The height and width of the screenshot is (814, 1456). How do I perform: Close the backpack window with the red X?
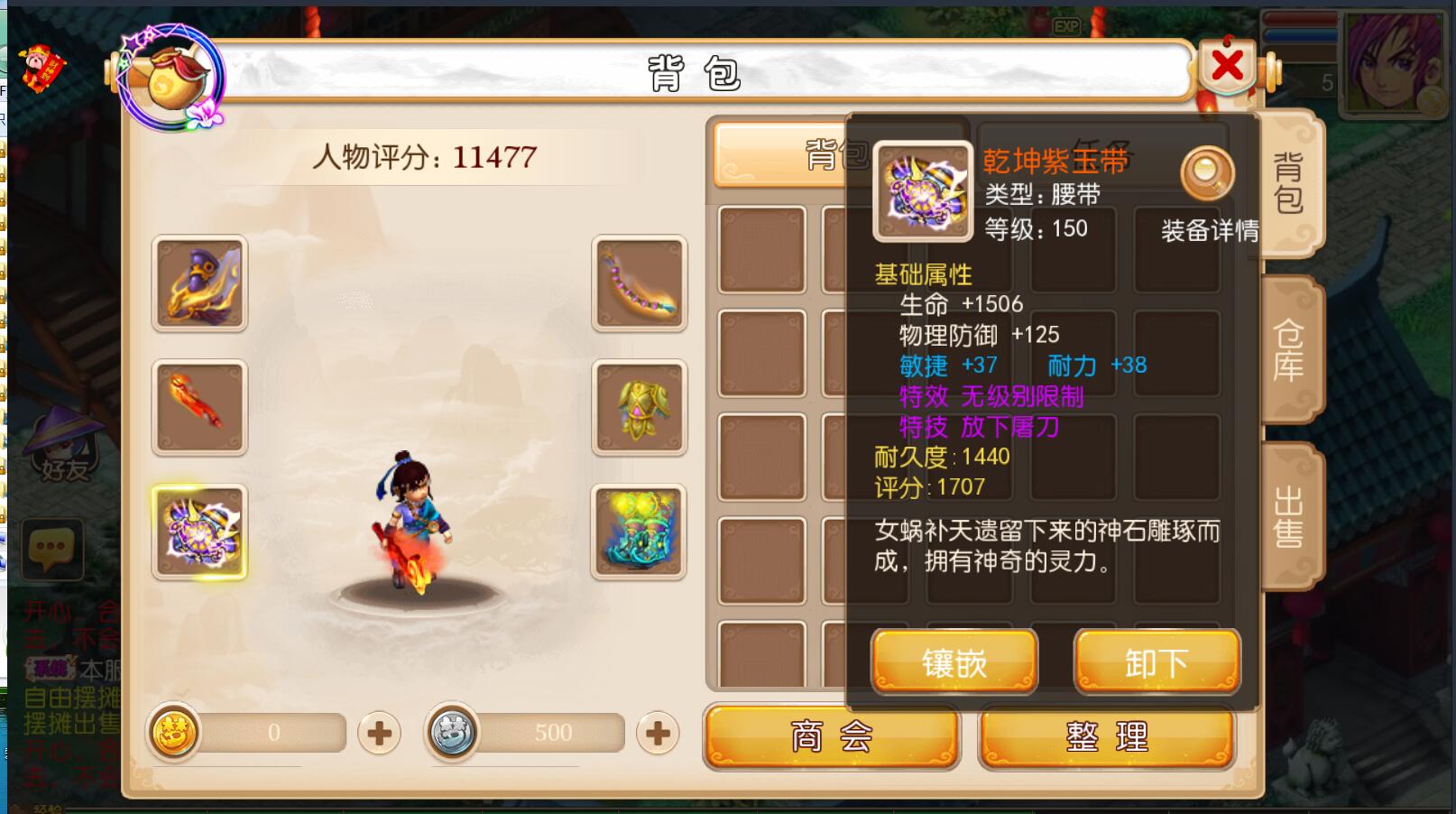tap(1227, 66)
